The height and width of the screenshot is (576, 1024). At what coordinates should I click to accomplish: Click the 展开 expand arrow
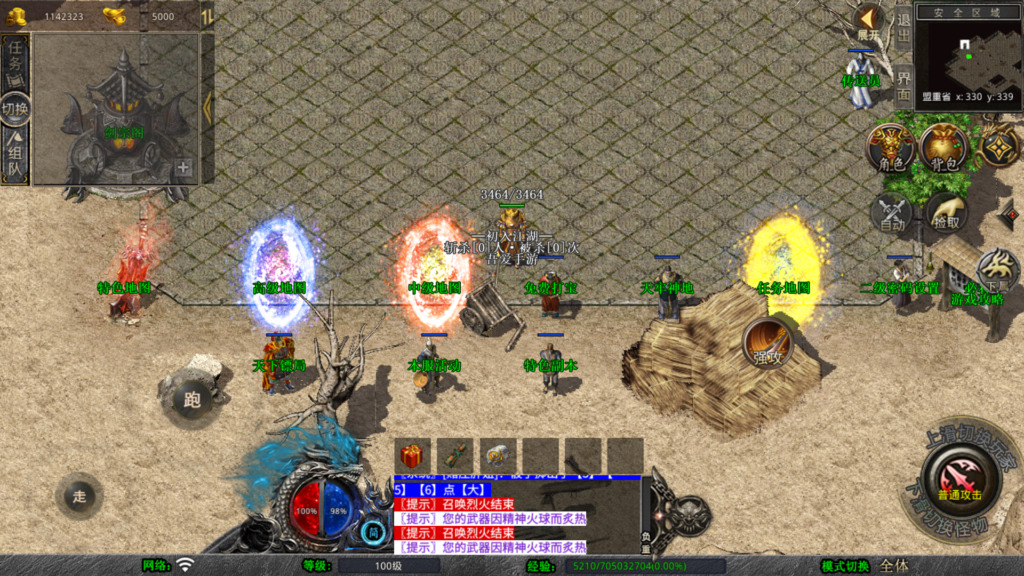click(867, 22)
